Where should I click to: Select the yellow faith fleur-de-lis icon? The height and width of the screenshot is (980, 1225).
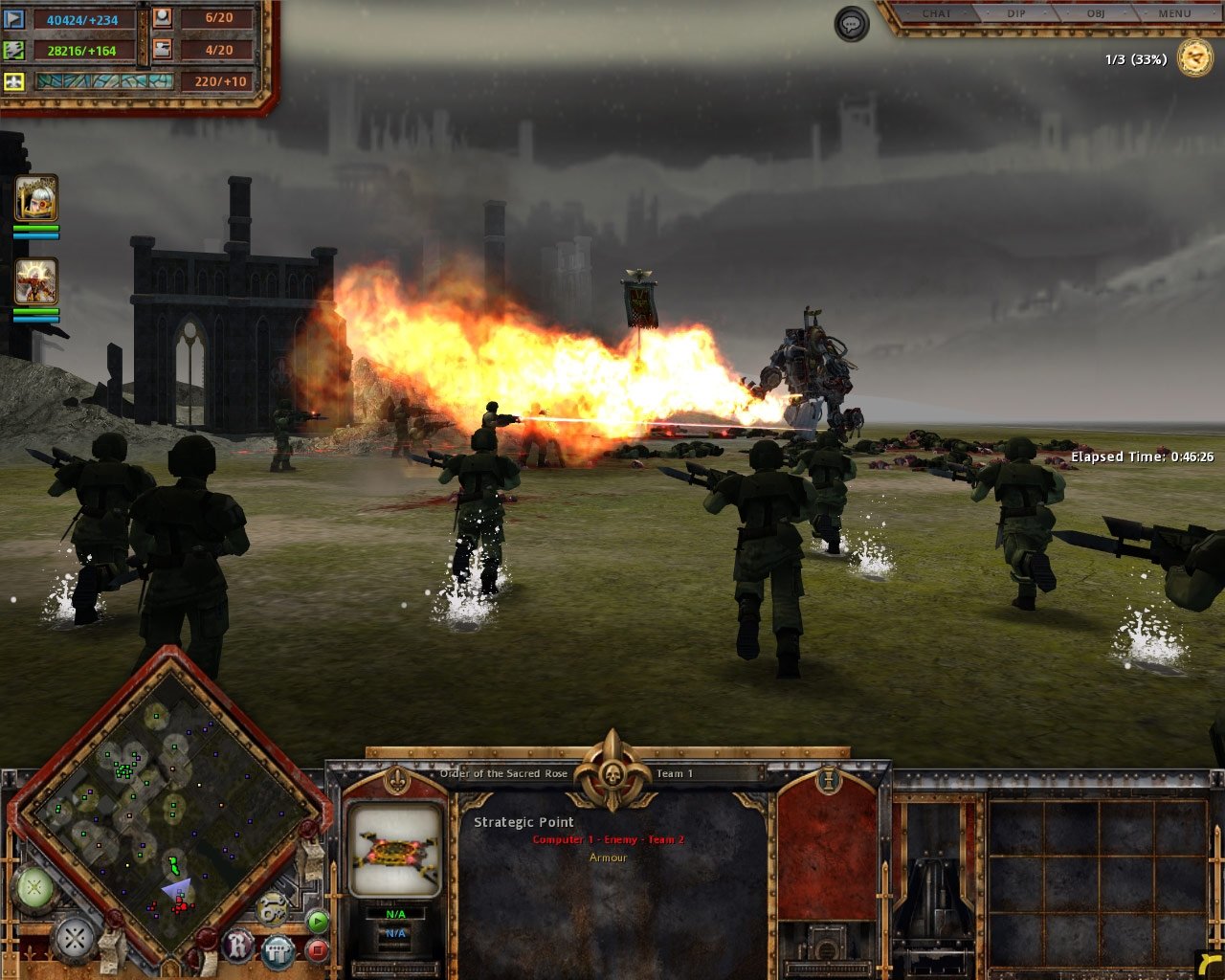(x=12, y=82)
